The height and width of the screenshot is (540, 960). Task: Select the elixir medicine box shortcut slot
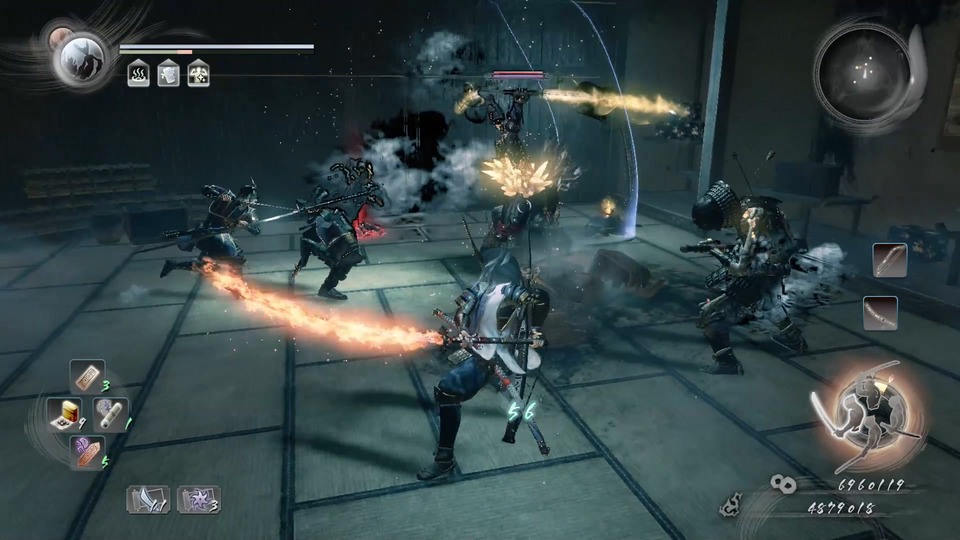(x=67, y=414)
